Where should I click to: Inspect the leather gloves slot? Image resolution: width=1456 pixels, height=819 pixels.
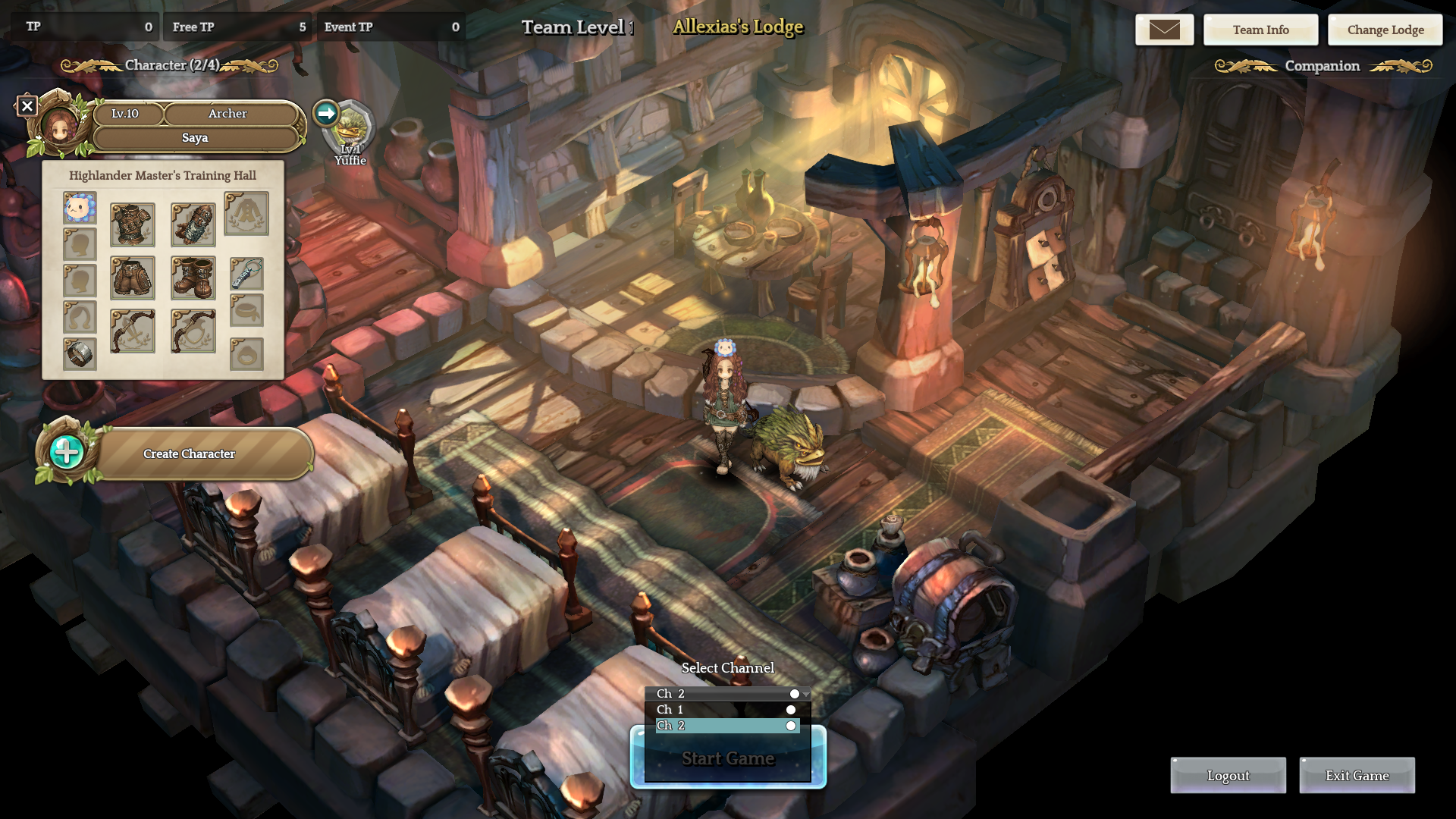tap(193, 224)
